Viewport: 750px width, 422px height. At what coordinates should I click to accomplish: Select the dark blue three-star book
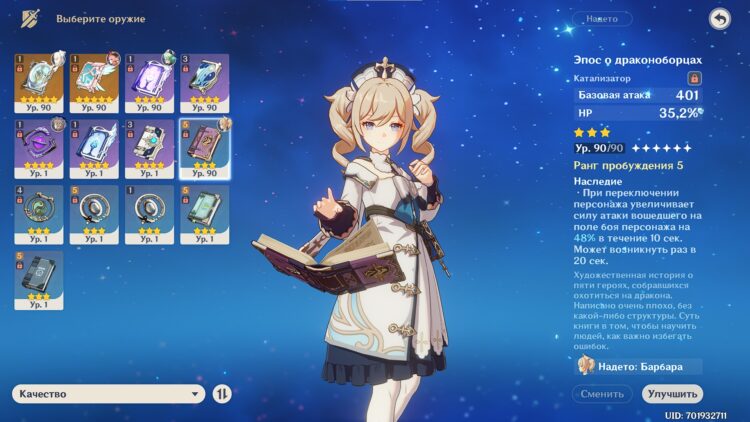pos(38,276)
